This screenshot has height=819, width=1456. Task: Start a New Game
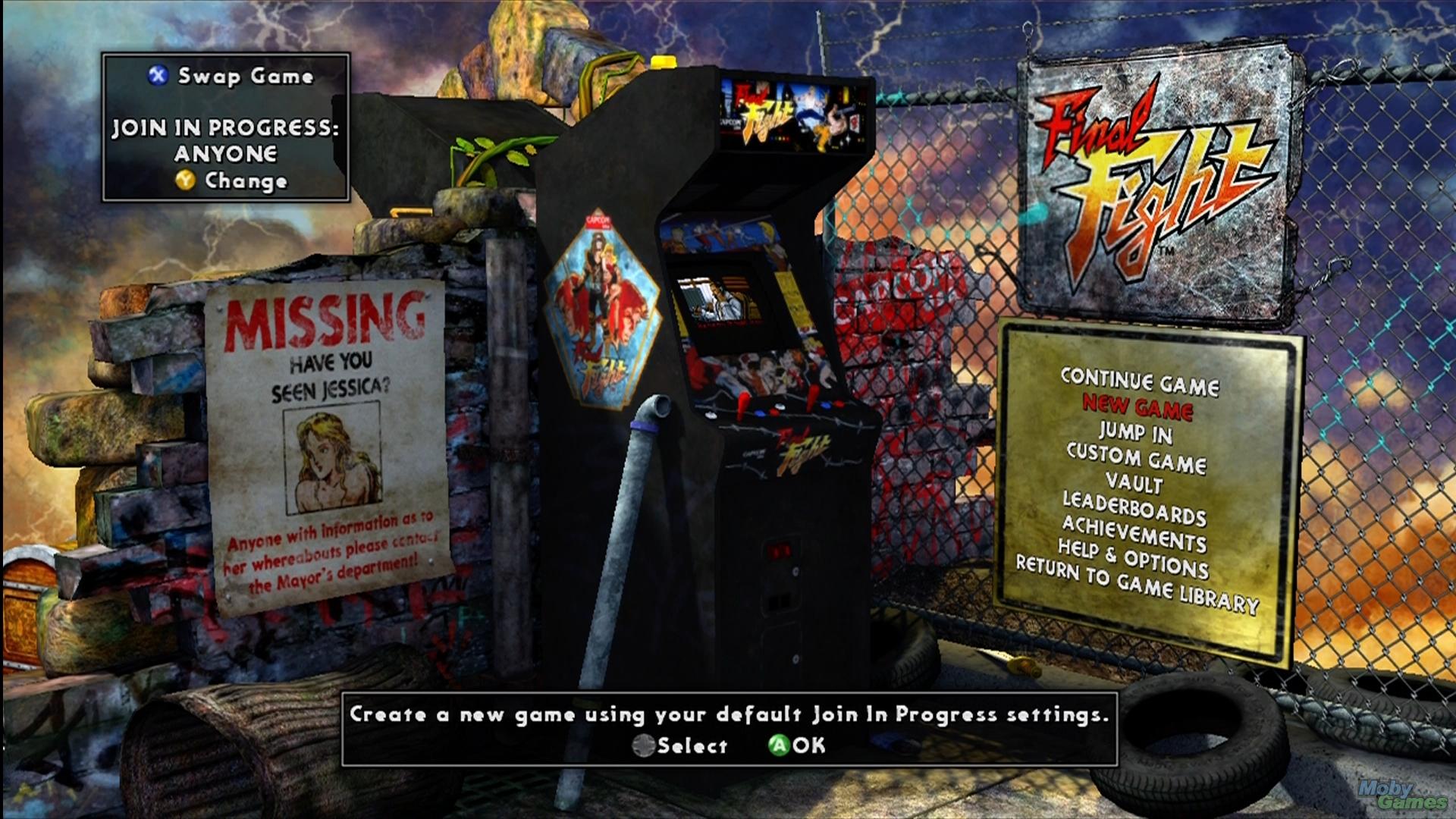tap(1137, 407)
